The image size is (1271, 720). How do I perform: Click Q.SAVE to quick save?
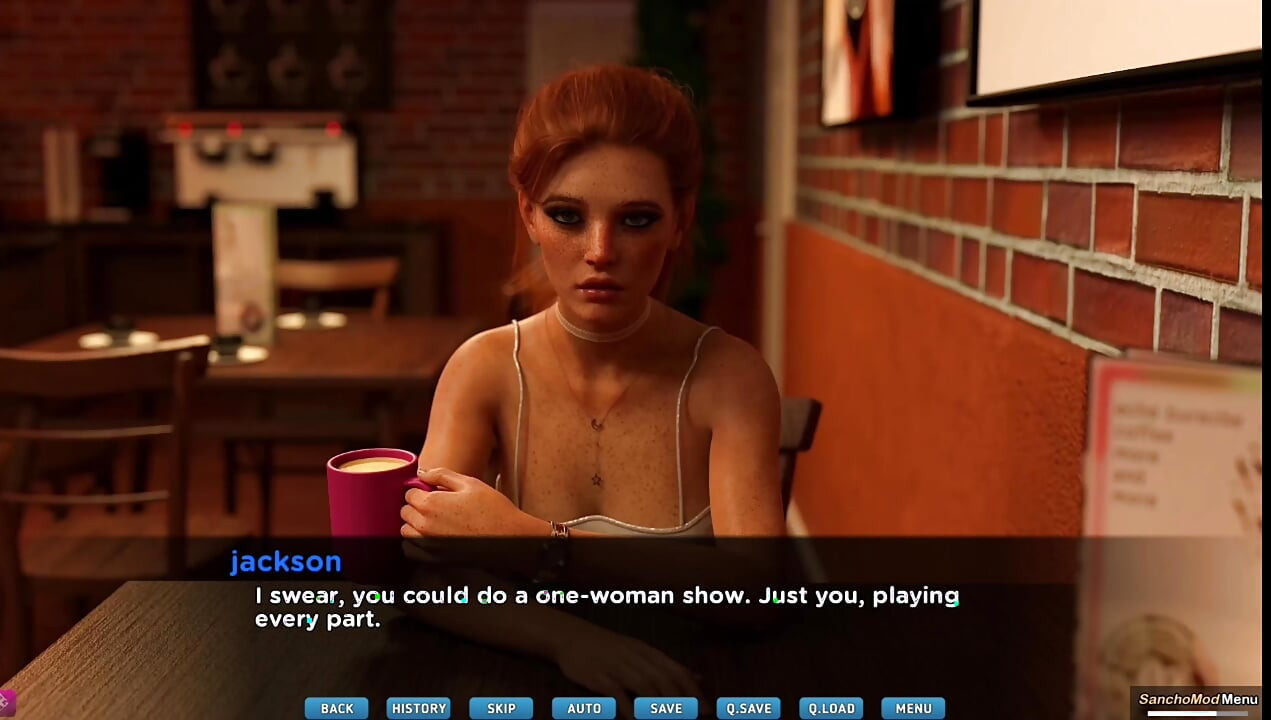(748, 708)
